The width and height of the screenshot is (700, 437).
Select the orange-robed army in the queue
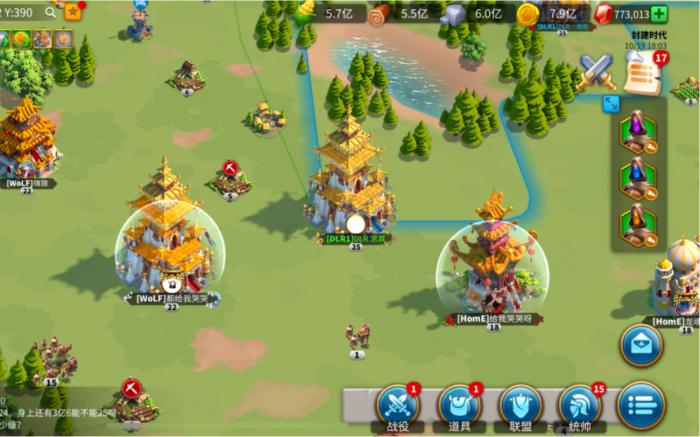(637, 224)
